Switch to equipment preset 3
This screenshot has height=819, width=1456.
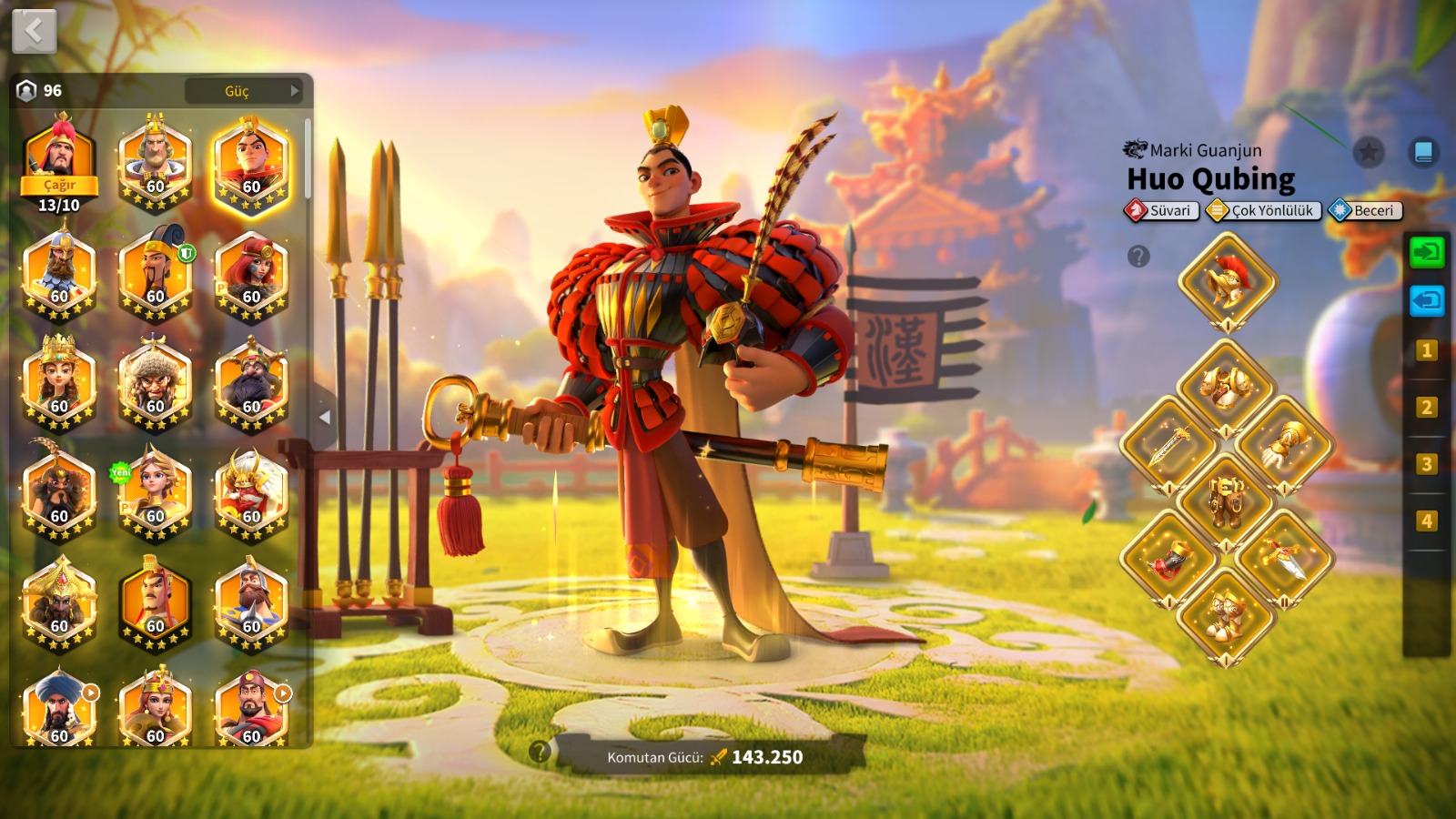pos(1426,464)
